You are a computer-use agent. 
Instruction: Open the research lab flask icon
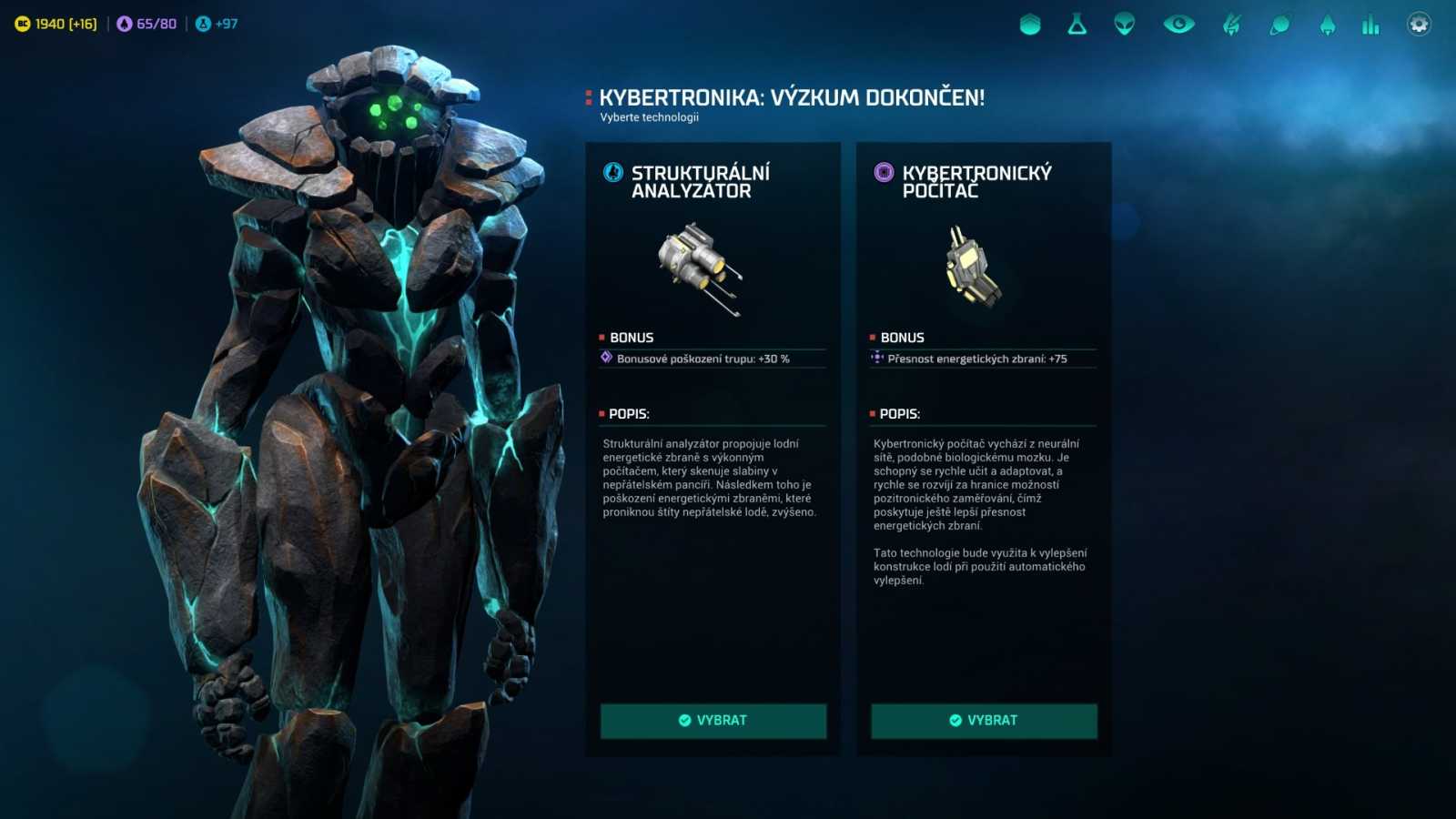pyautogui.click(x=1077, y=25)
